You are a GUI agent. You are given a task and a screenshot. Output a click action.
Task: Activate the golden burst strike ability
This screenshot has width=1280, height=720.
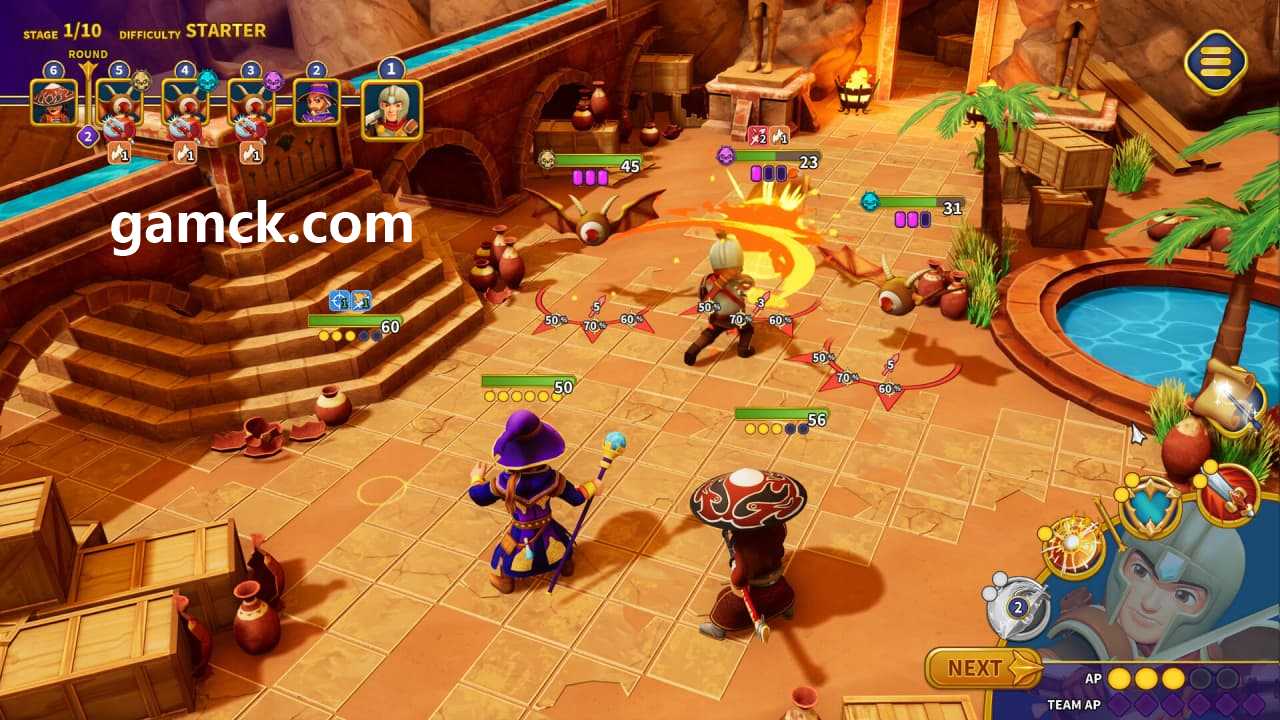tap(1073, 547)
